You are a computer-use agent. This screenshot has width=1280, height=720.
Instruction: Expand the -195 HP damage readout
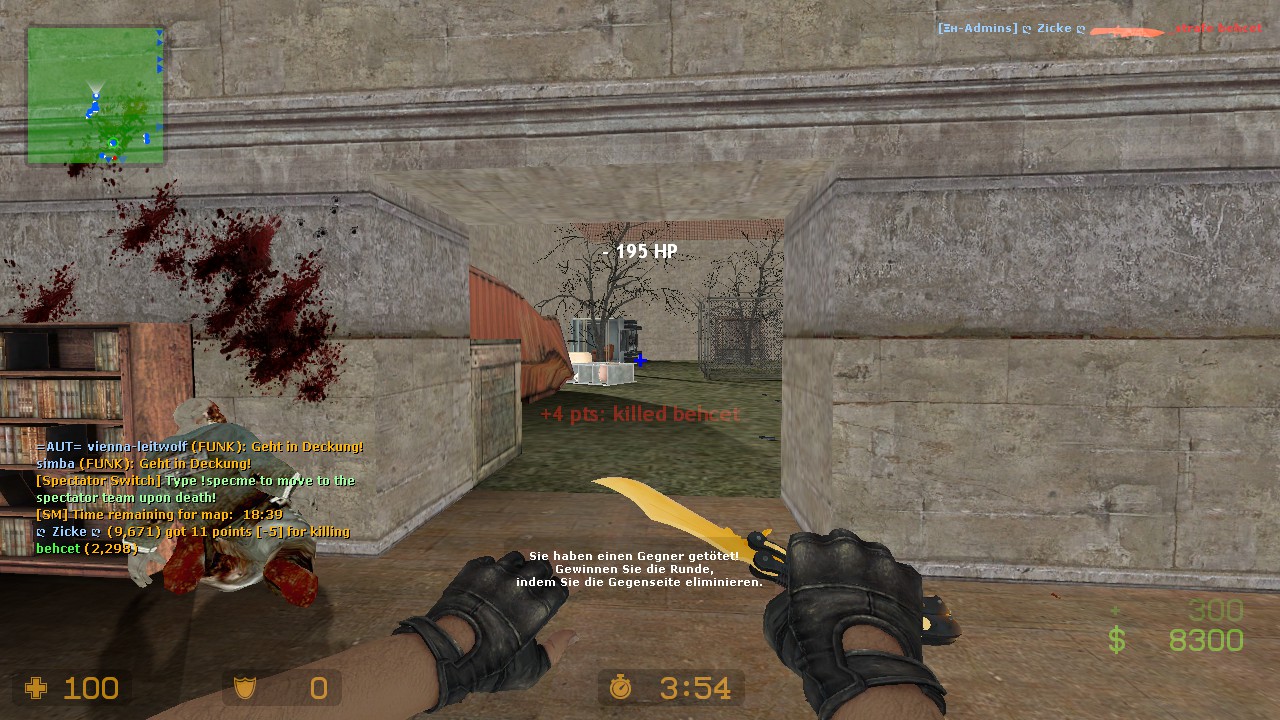coord(638,252)
